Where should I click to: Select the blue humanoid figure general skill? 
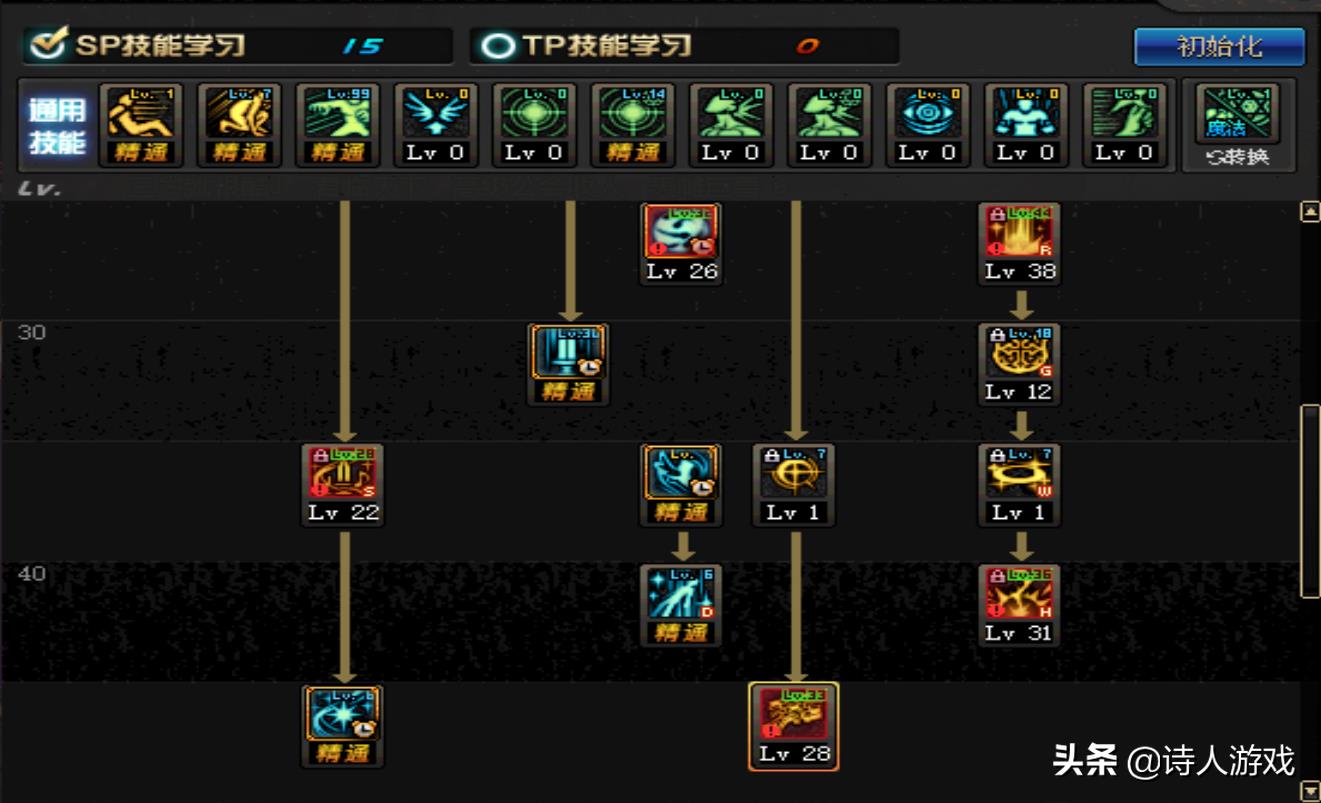point(1025,116)
